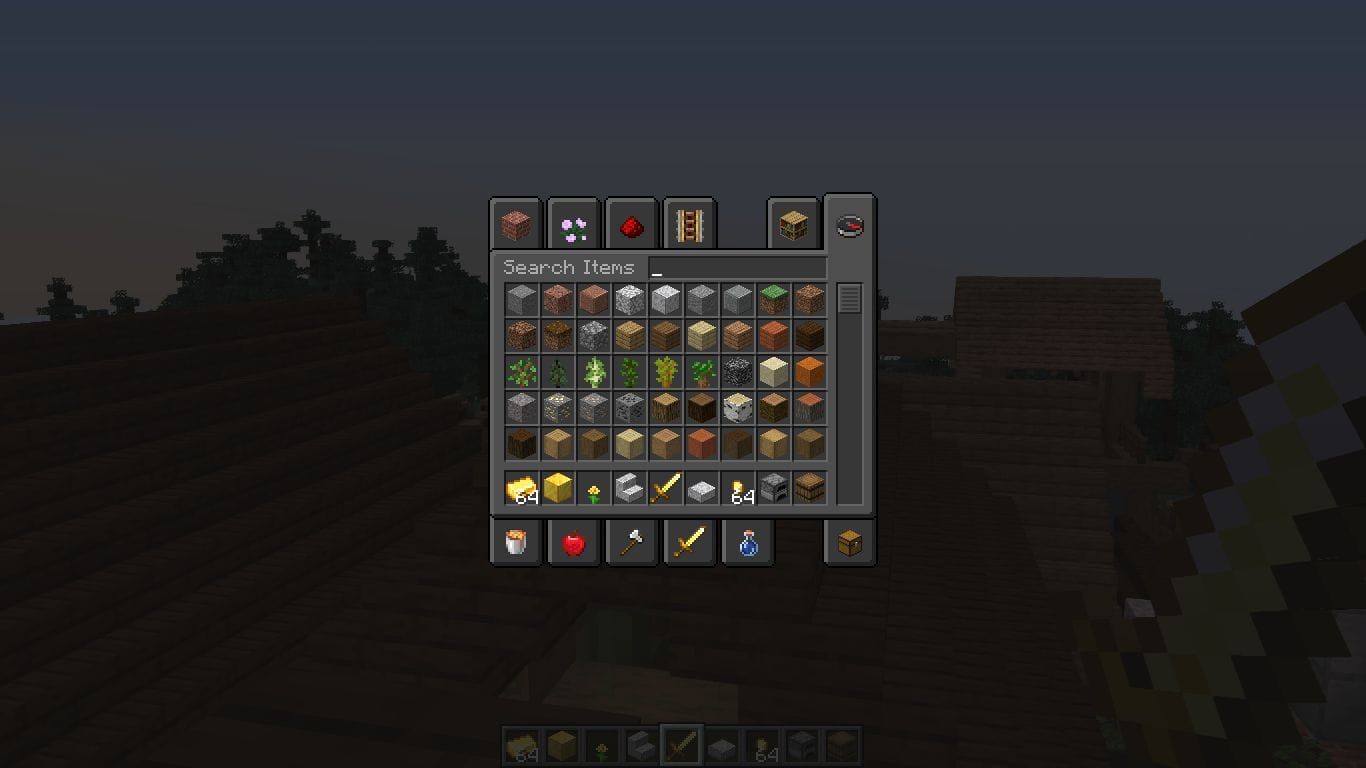Click inside the Search Items text field
Screen dimensions: 1366x768
[x=740, y=267]
